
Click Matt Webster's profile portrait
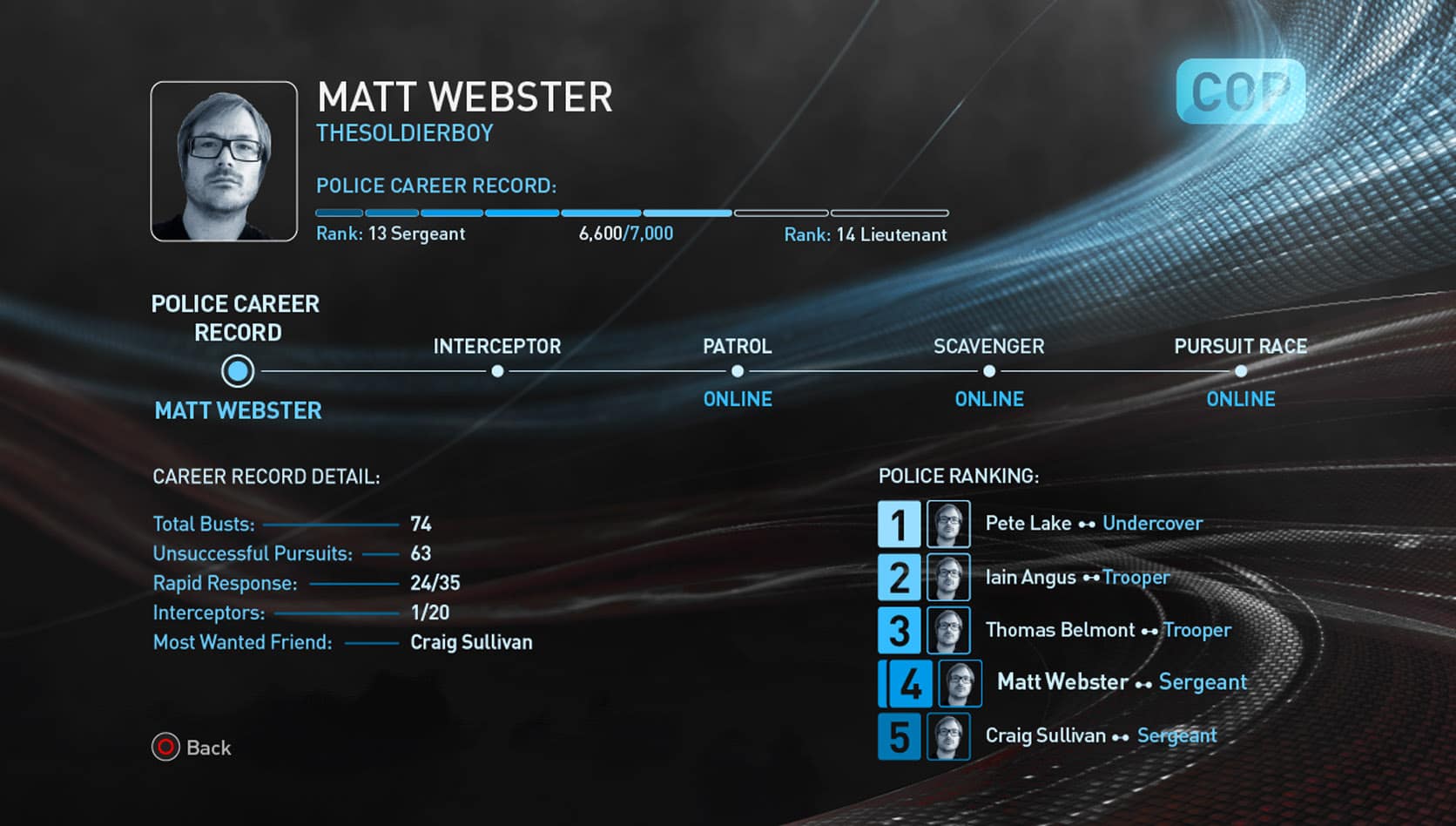coord(224,161)
